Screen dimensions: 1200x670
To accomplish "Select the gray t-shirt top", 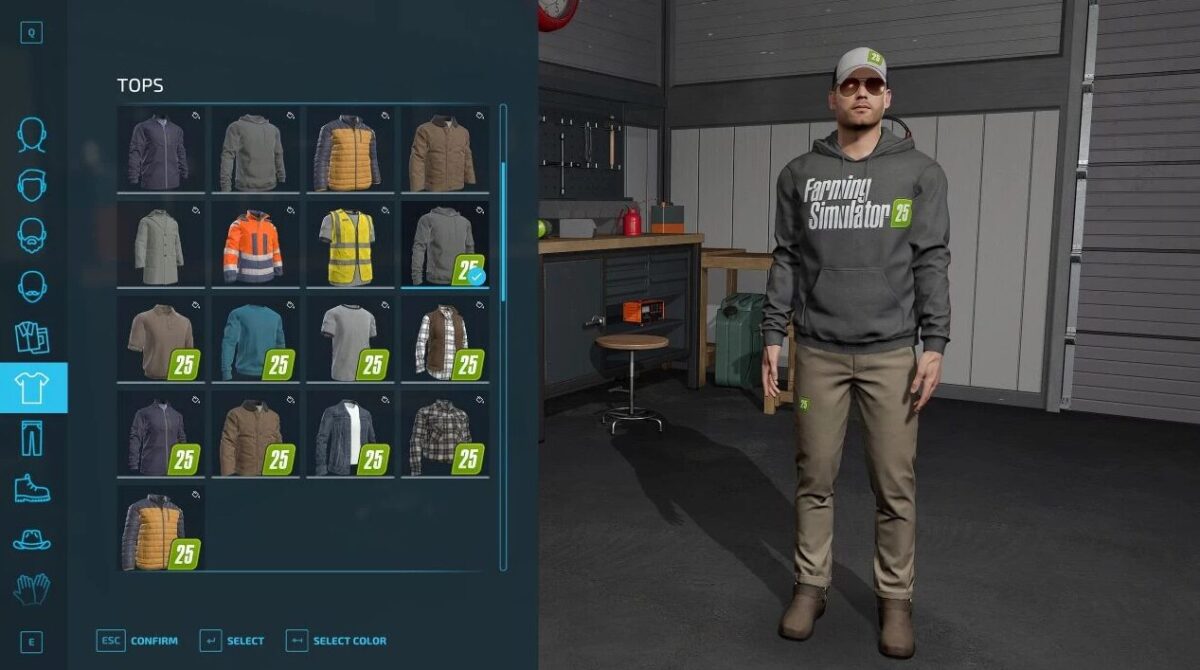I will point(349,339).
